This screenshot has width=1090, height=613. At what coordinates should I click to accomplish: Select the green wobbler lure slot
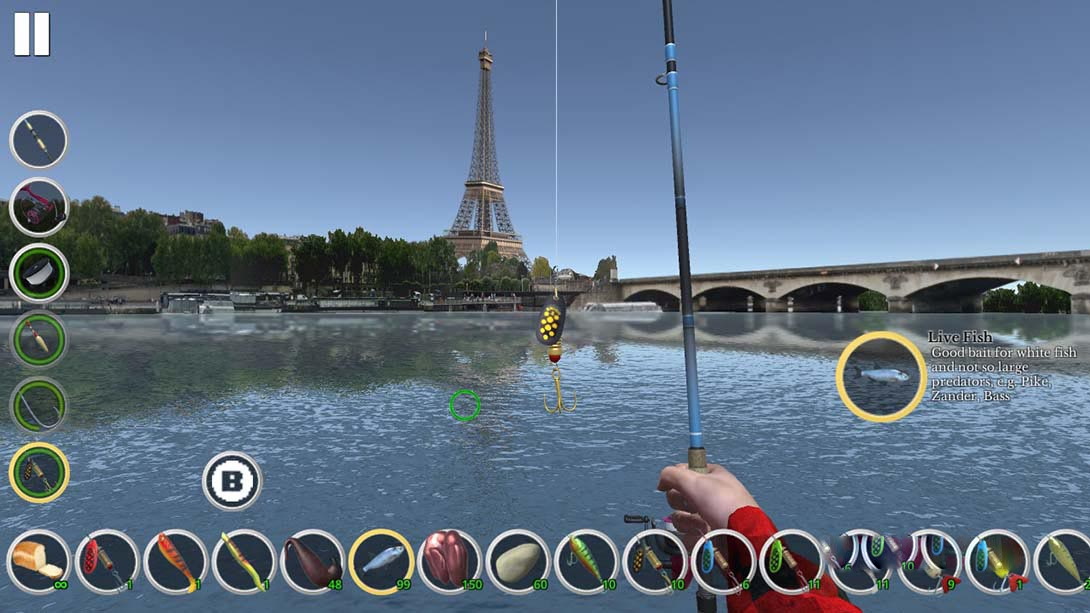(586, 562)
